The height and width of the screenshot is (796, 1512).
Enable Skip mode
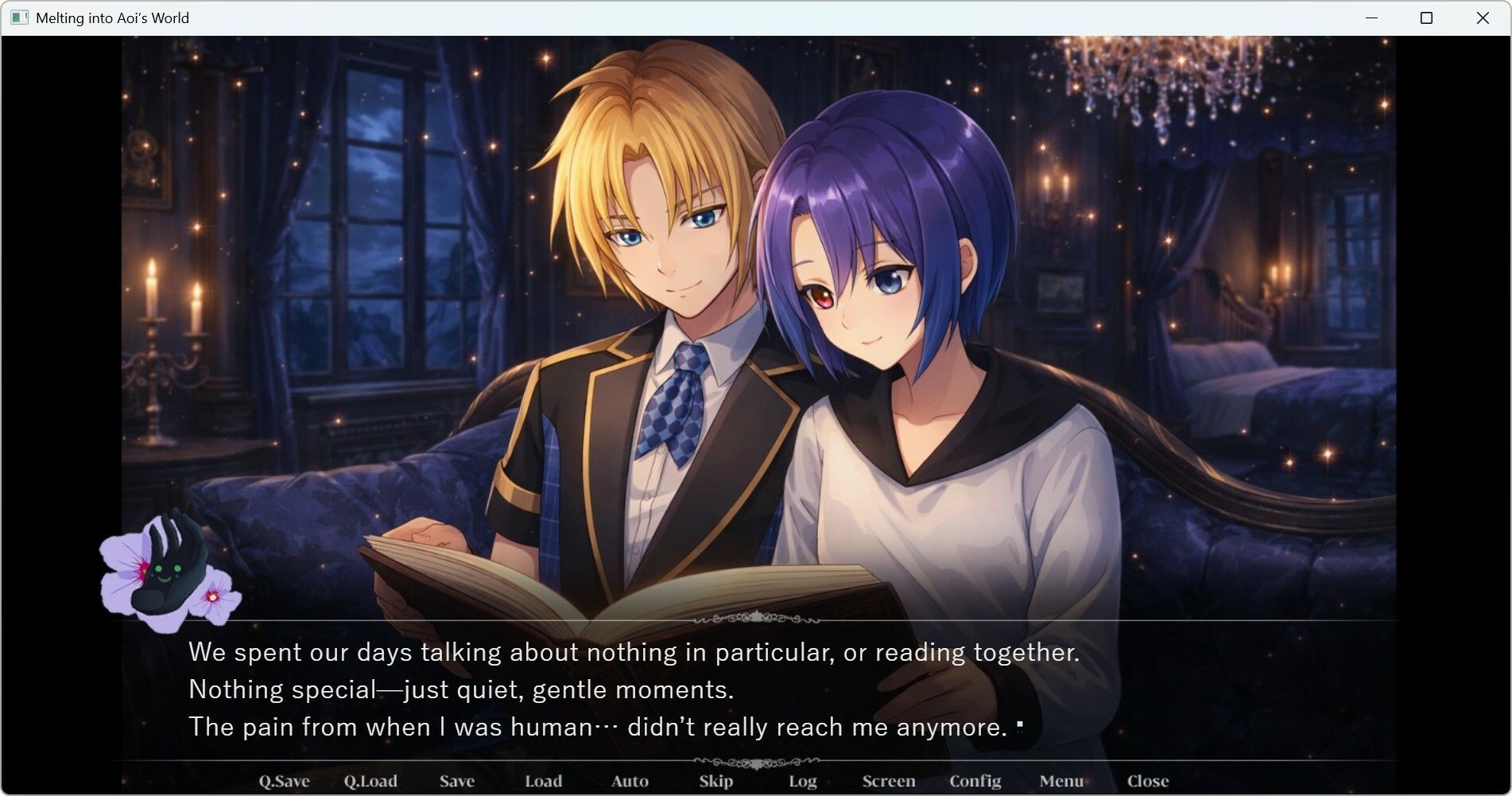tap(715, 781)
